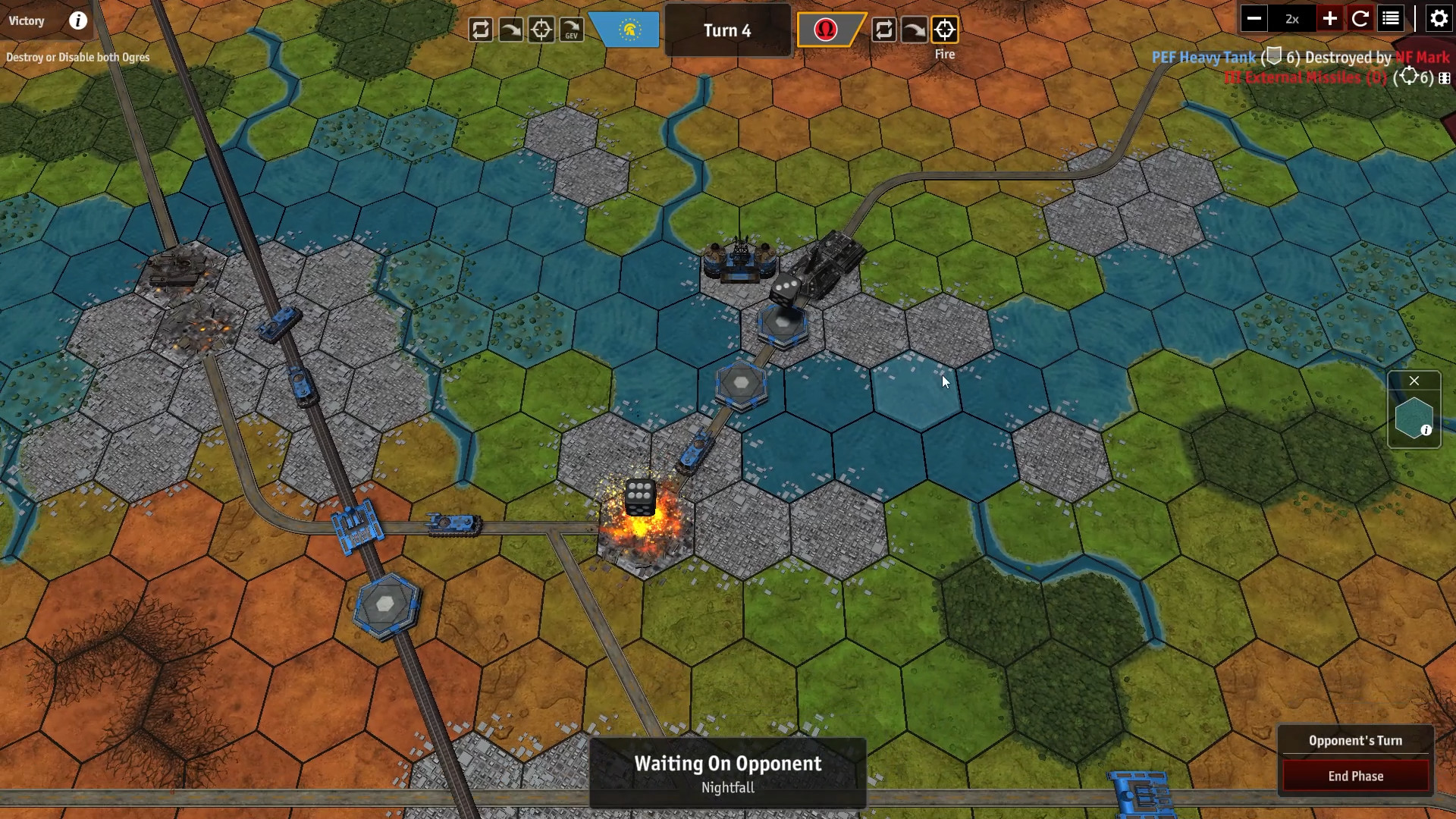Click the PEF Heavy Tank link
Image resolution: width=1456 pixels, height=819 pixels.
click(x=1202, y=57)
